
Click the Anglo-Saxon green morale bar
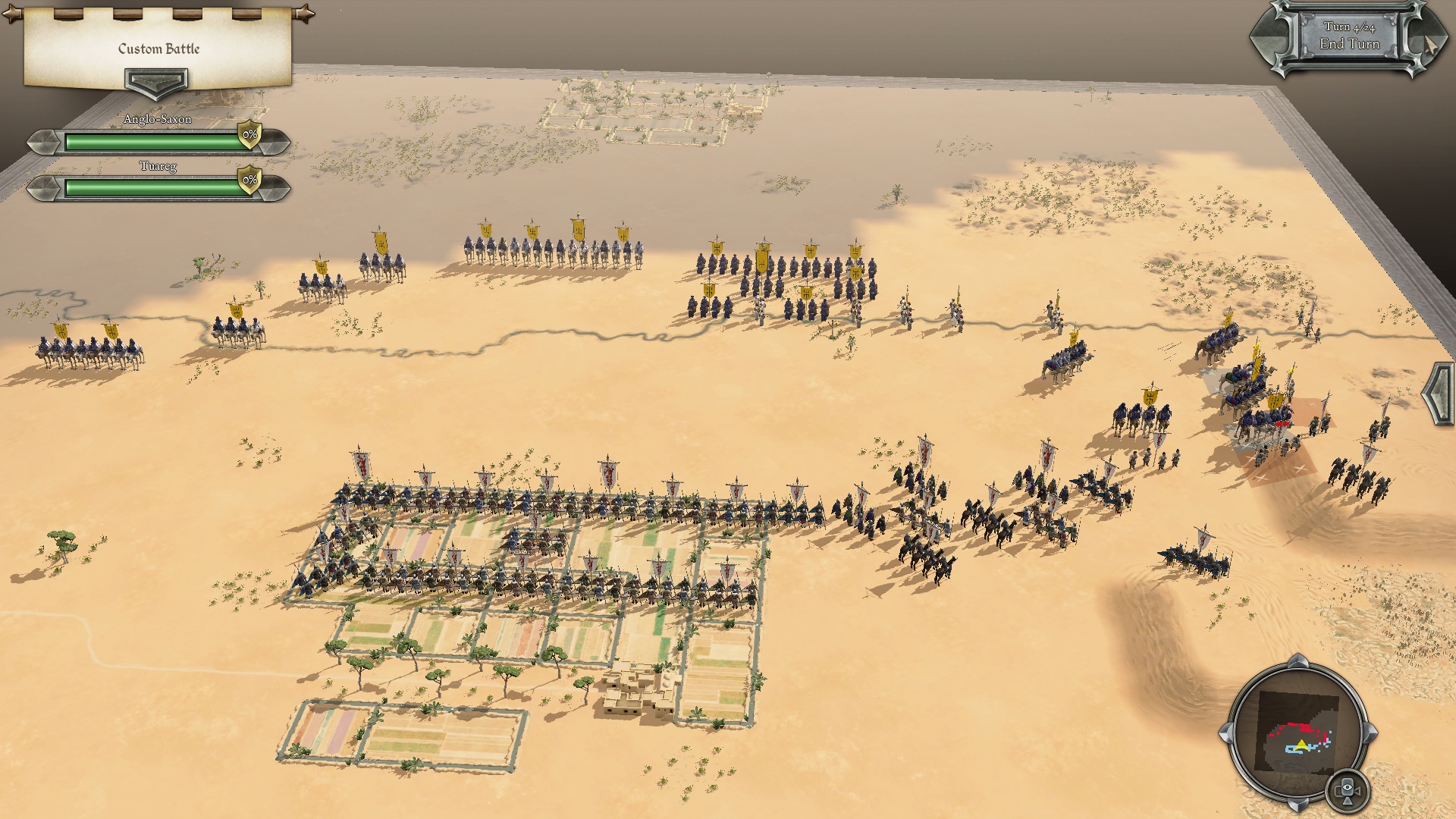pyautogui.click(x=148, y=139)
